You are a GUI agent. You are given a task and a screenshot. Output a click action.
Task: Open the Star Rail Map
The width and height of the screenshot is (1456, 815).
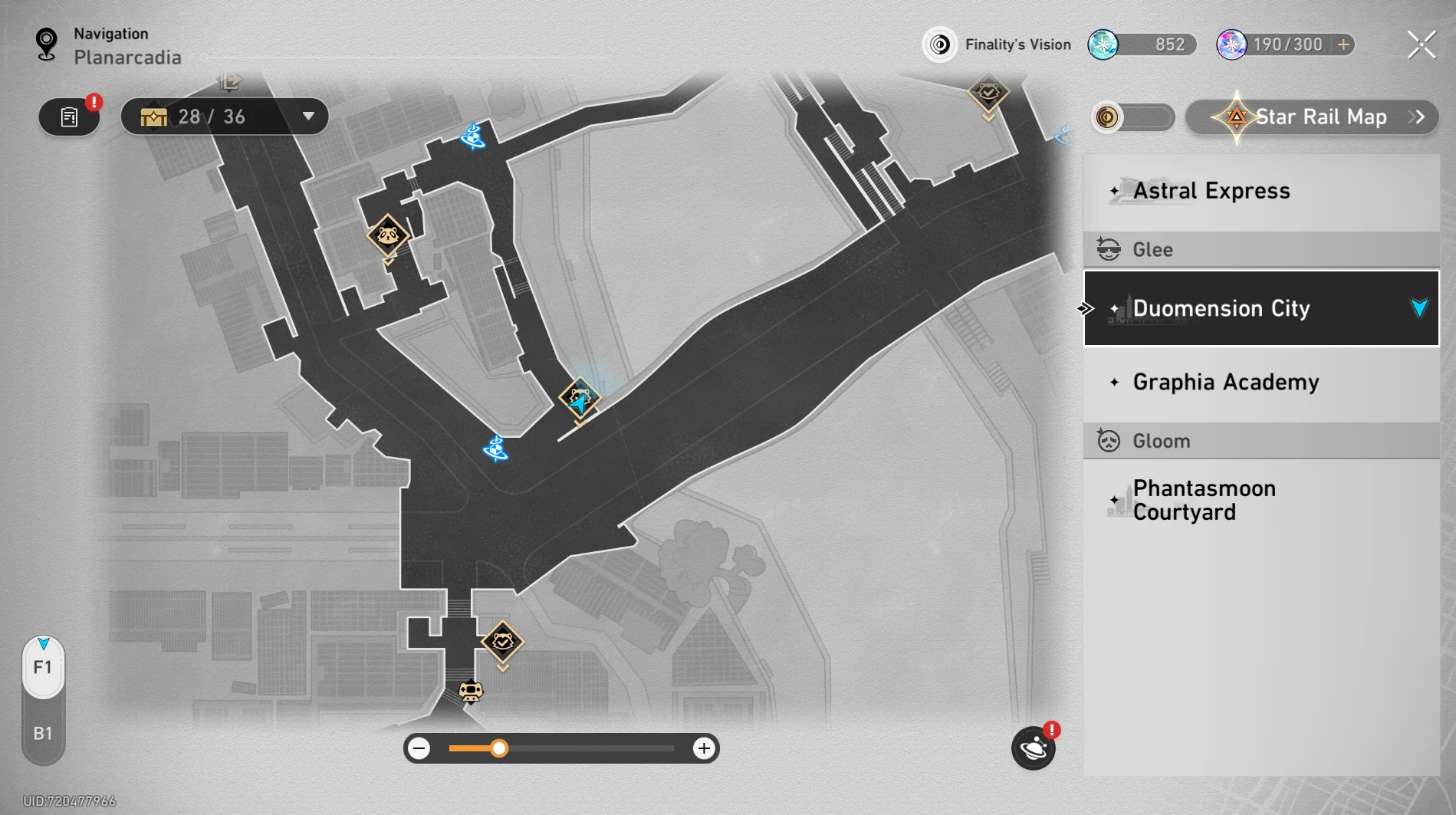1312,117
